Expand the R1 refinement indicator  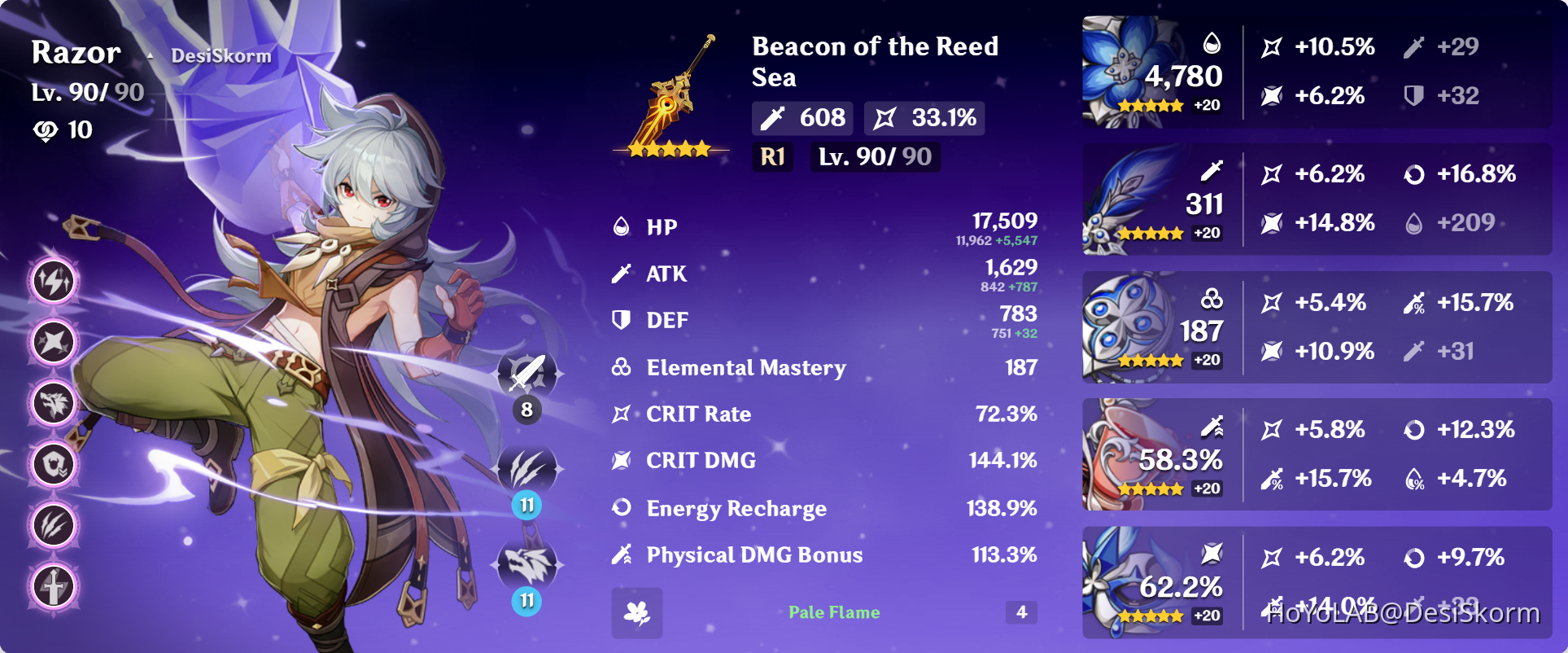(772, 157)
